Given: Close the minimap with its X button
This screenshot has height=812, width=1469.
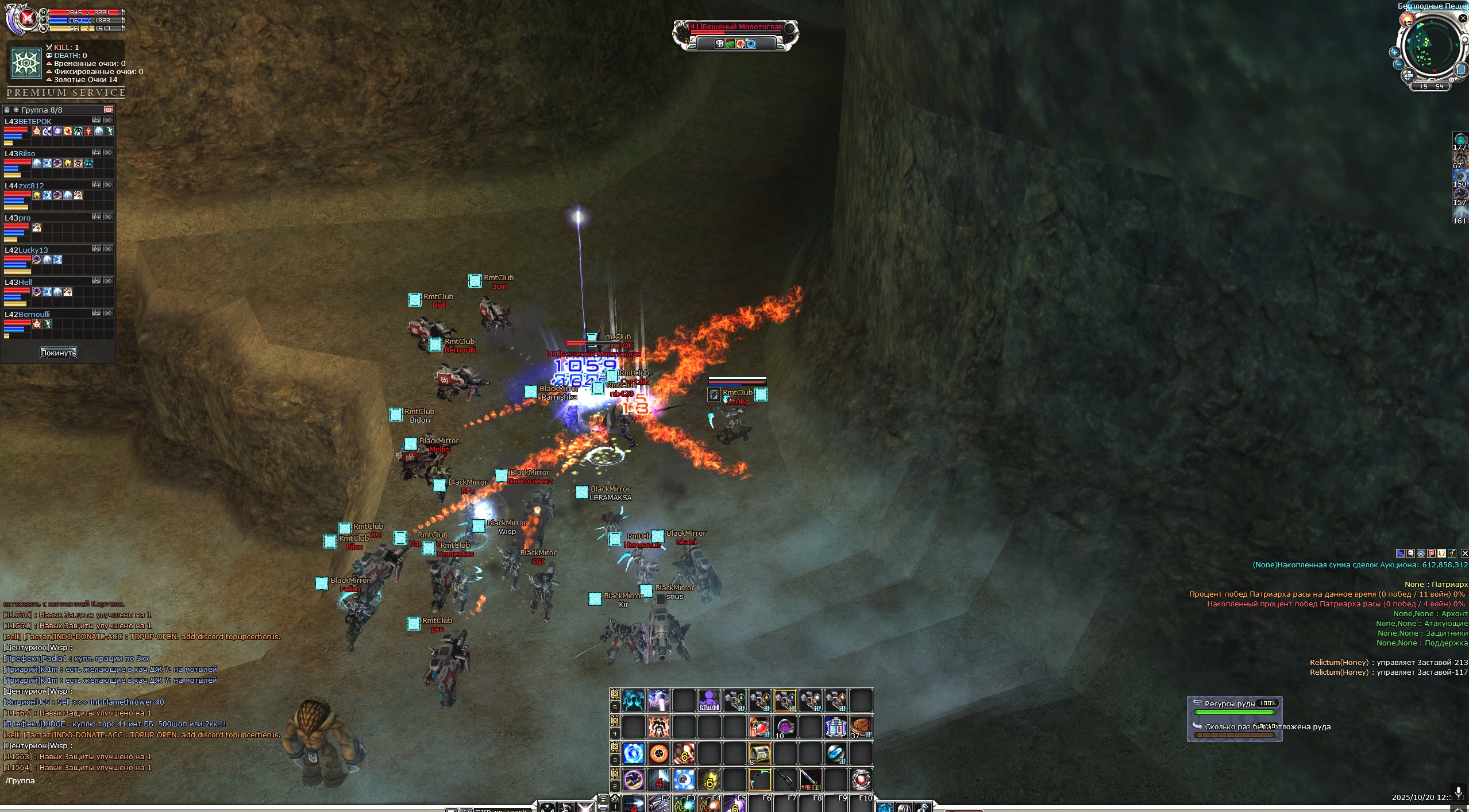Looking at the screenshot, I should [x=1463, y=18].
